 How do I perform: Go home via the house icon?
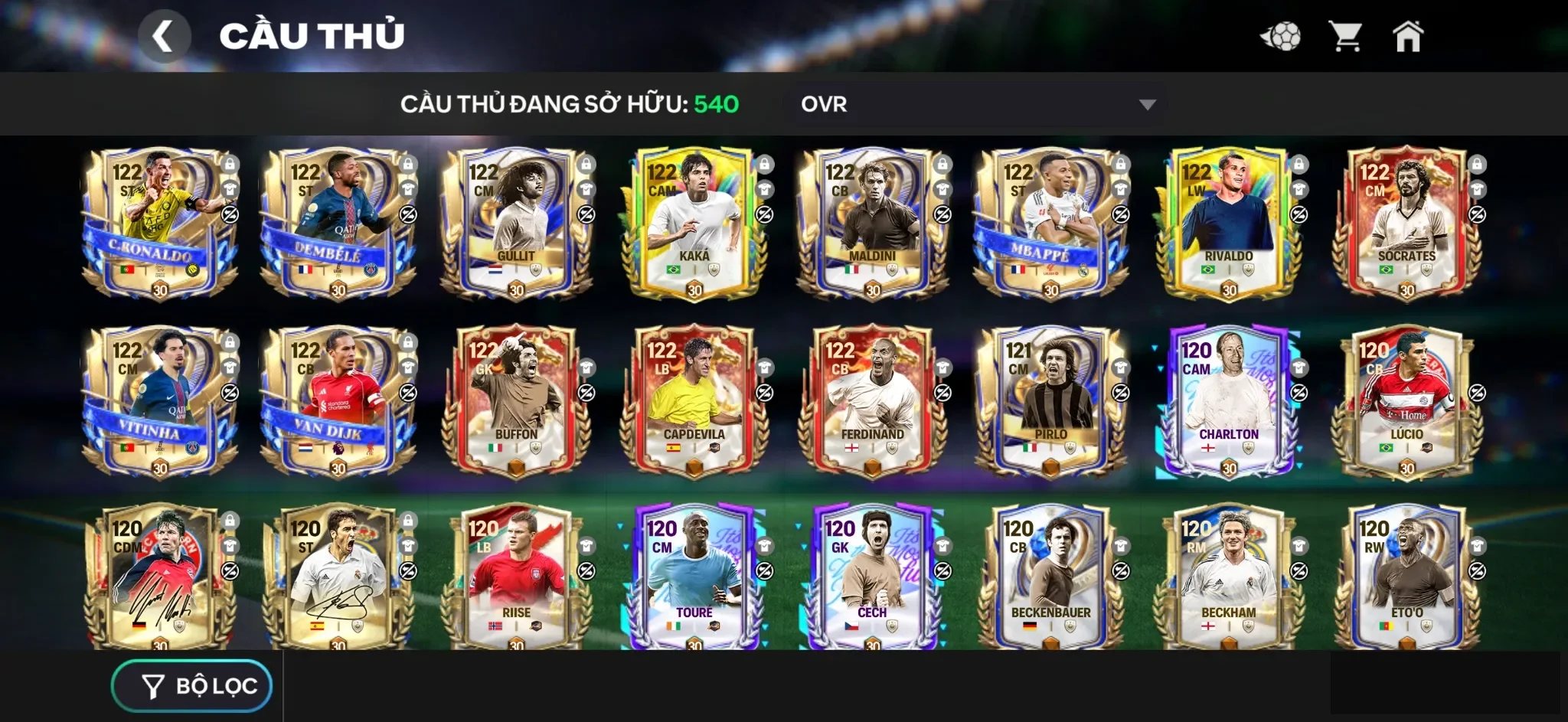[1409, 34]
